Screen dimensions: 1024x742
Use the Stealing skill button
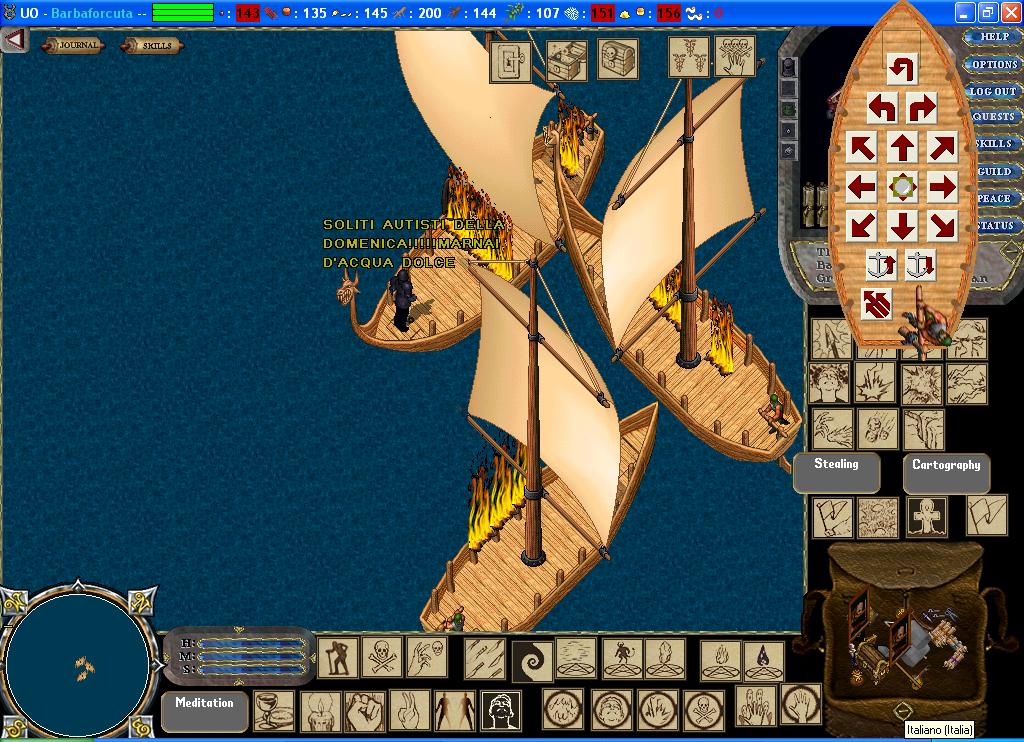(836, 473)
